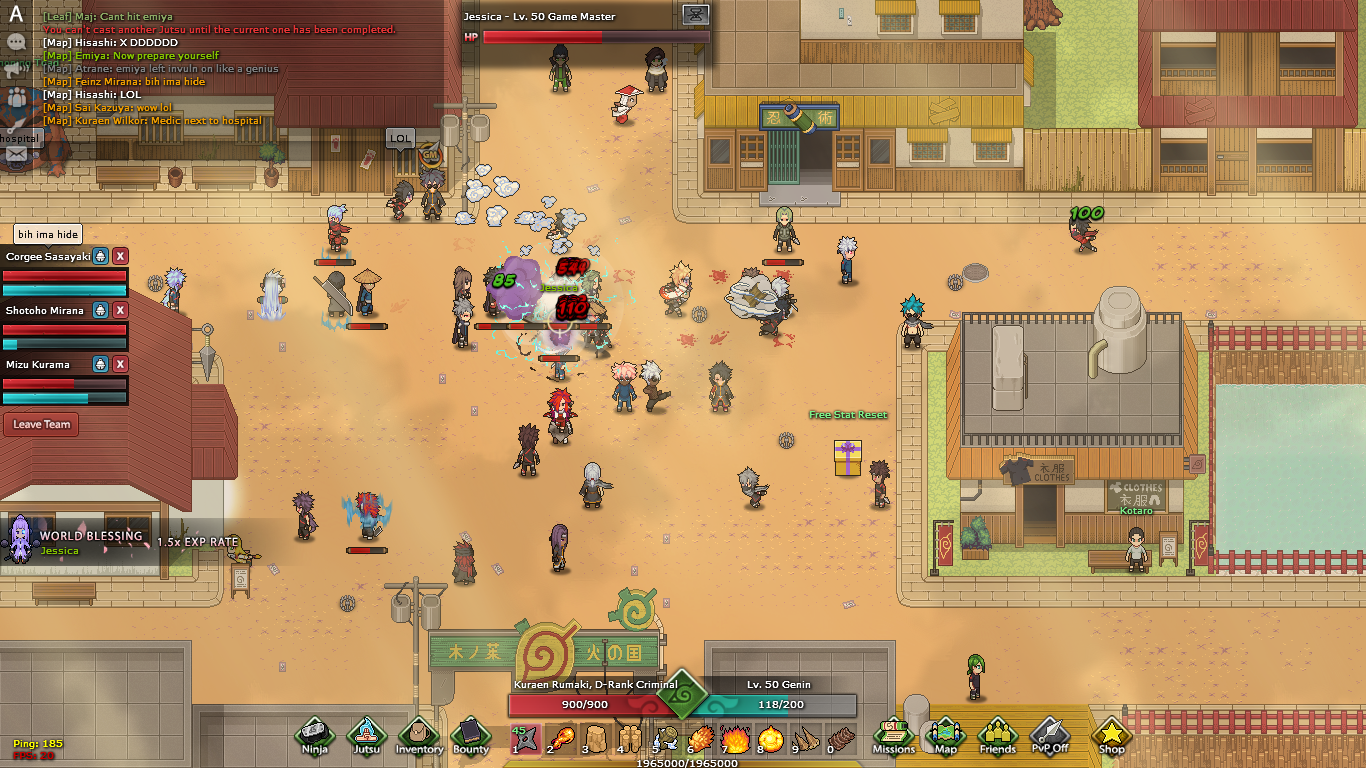Open the Bounty book
Screen dimensions: 1366x768
point(471,734)
